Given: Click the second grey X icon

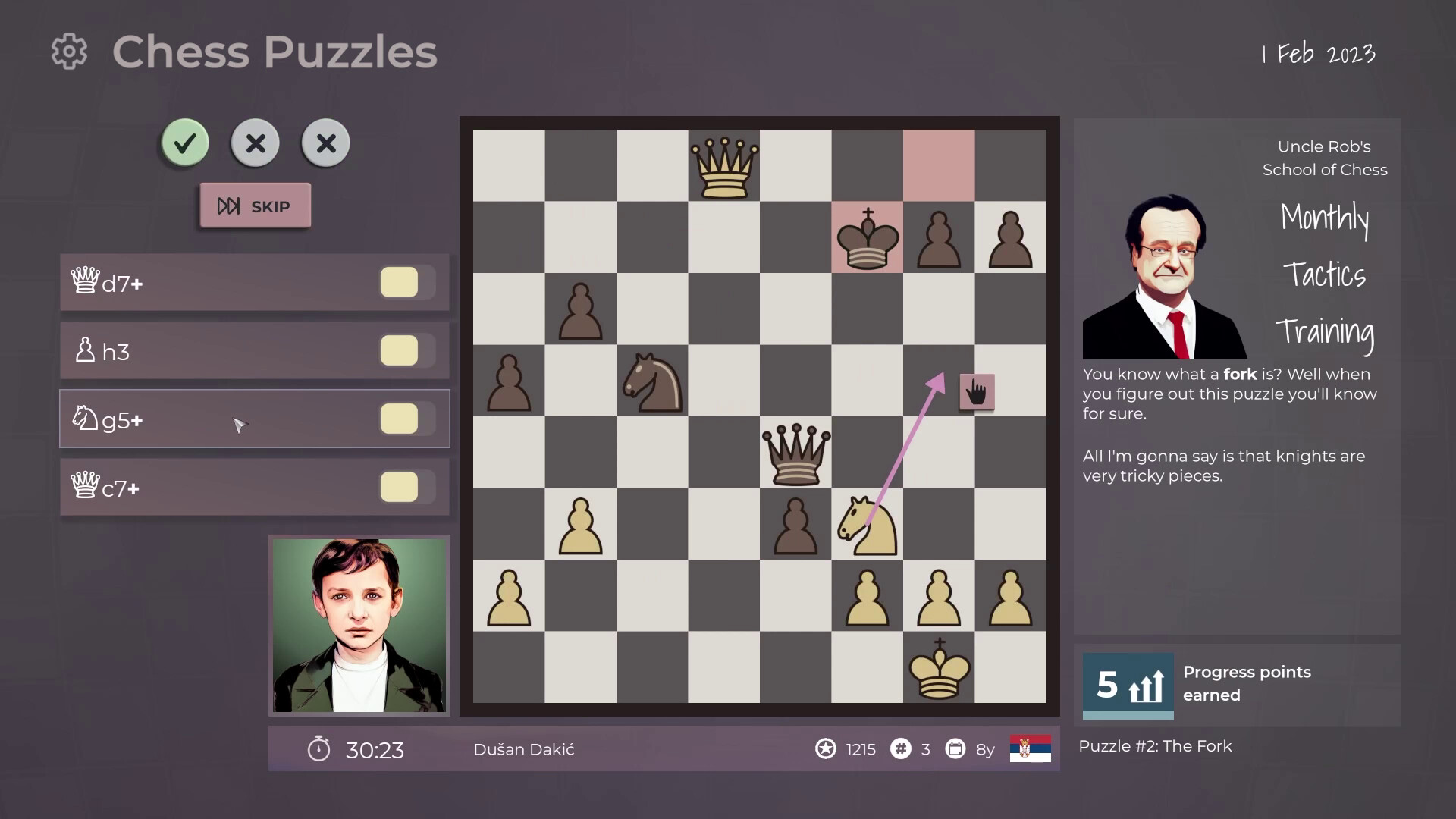Looking at the screenshot, I should pyautogui.click(x=325, y=143).
